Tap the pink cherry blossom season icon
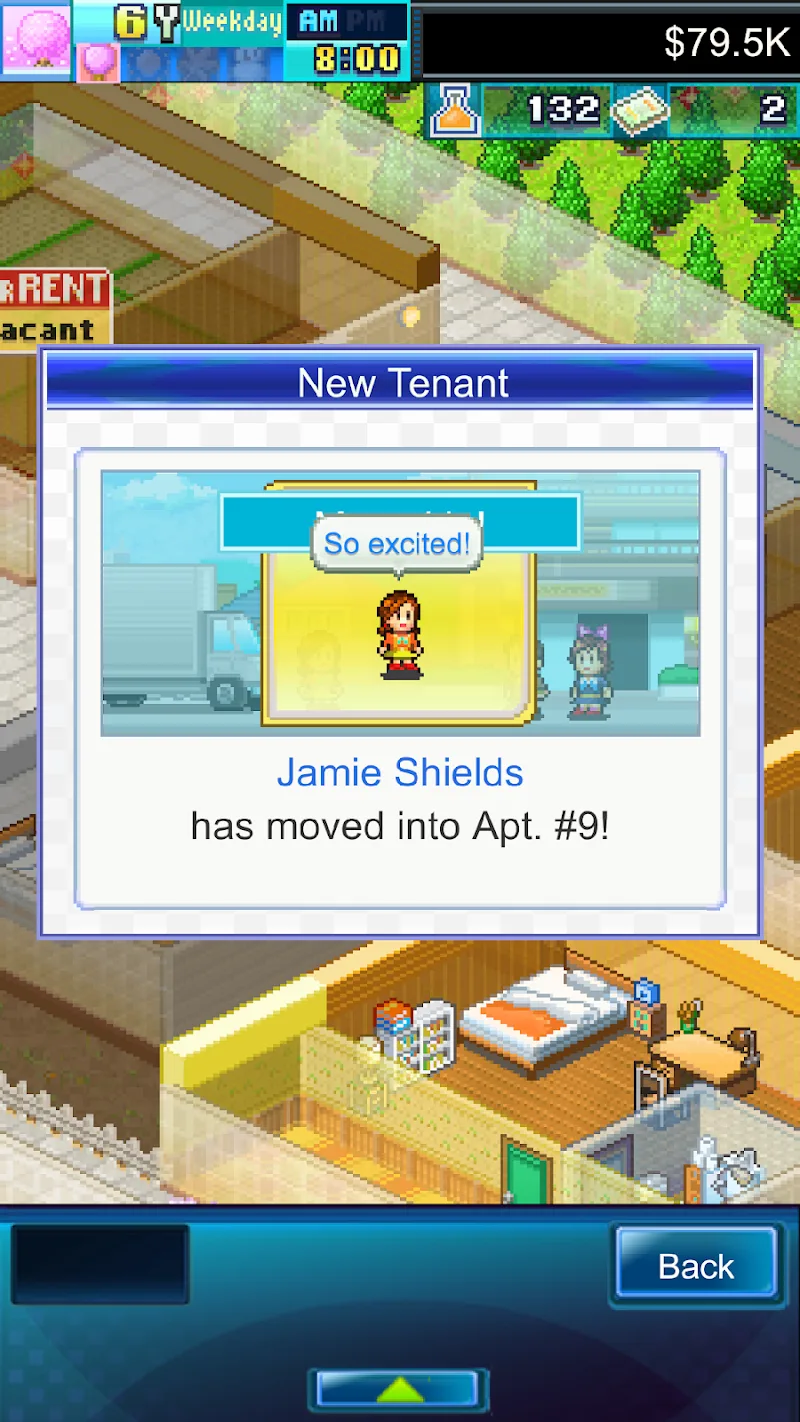This screenshot has width=800, height=1422. 36,38
